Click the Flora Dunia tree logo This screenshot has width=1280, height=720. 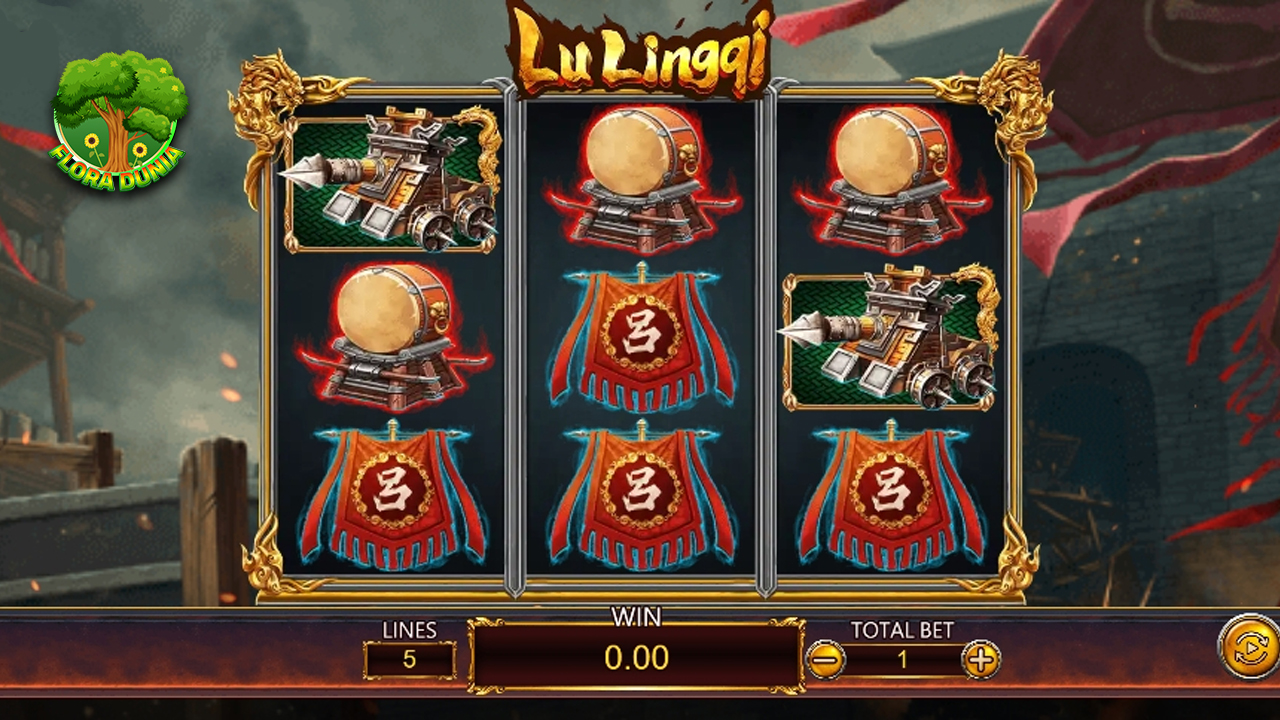[120, 120]
